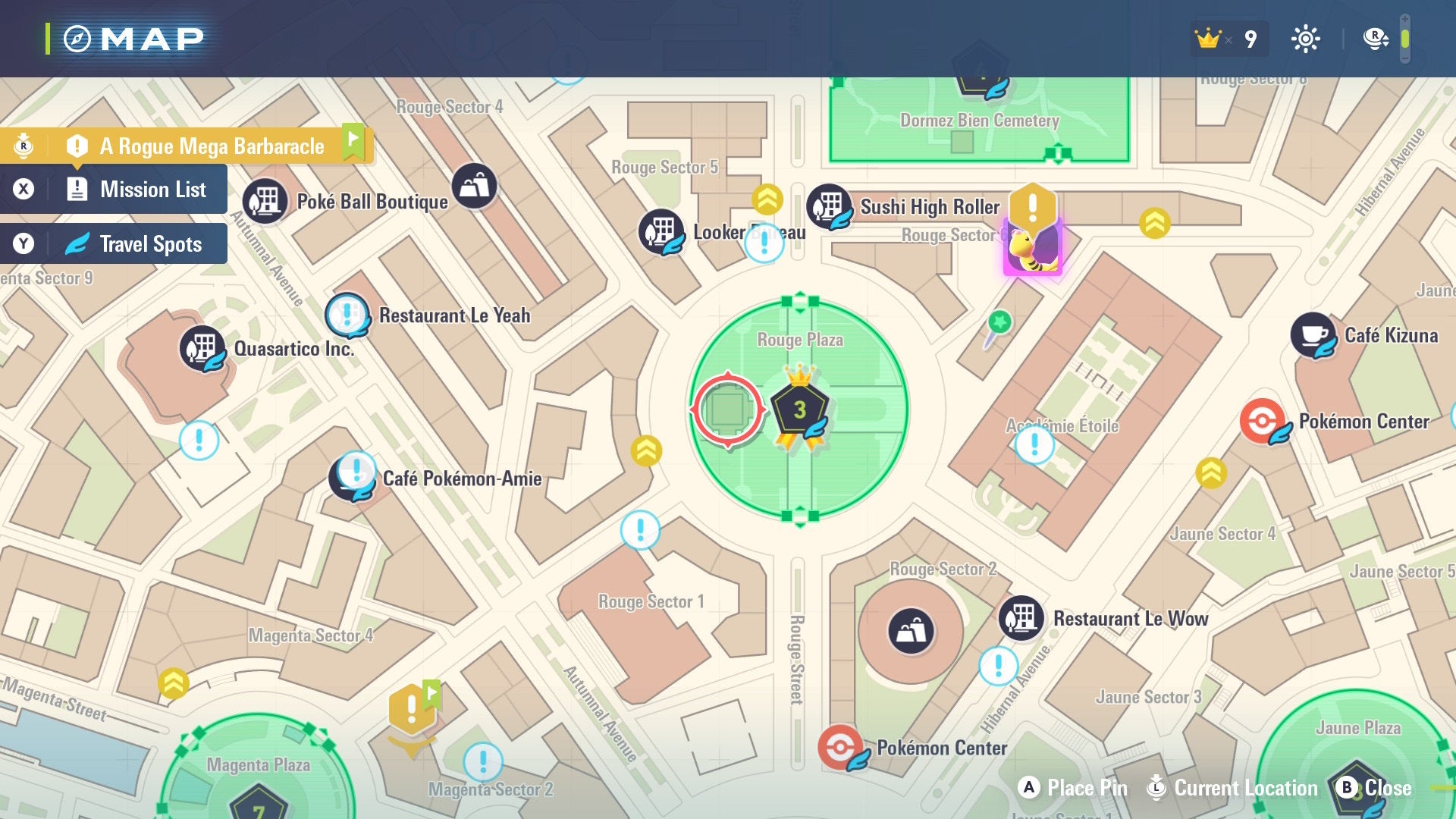Select the Pokémon Center near Café Kizuna
The image size is (1456, 819).
click(x=1263, y=422)
